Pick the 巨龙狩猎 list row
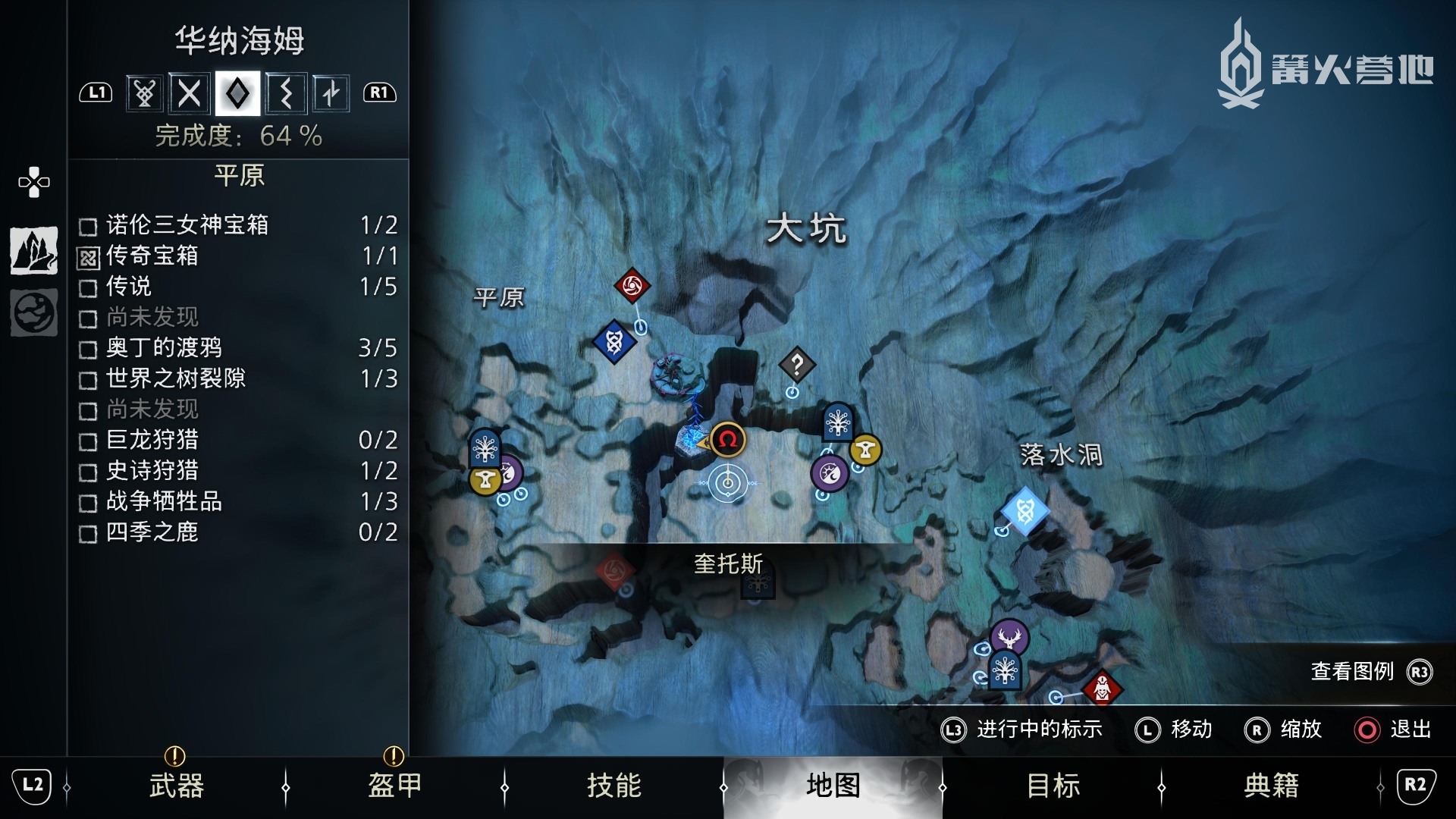 click(x=238, y=440)
